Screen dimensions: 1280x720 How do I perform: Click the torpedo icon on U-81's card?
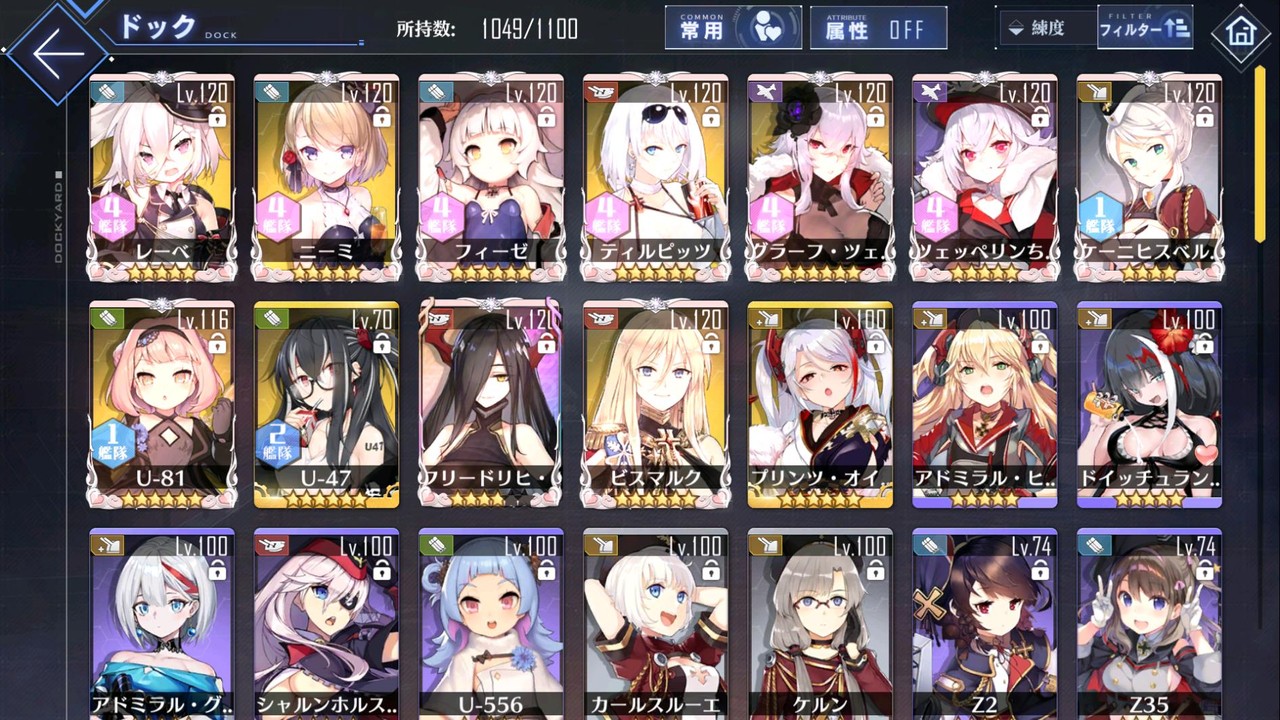(107, 319)
